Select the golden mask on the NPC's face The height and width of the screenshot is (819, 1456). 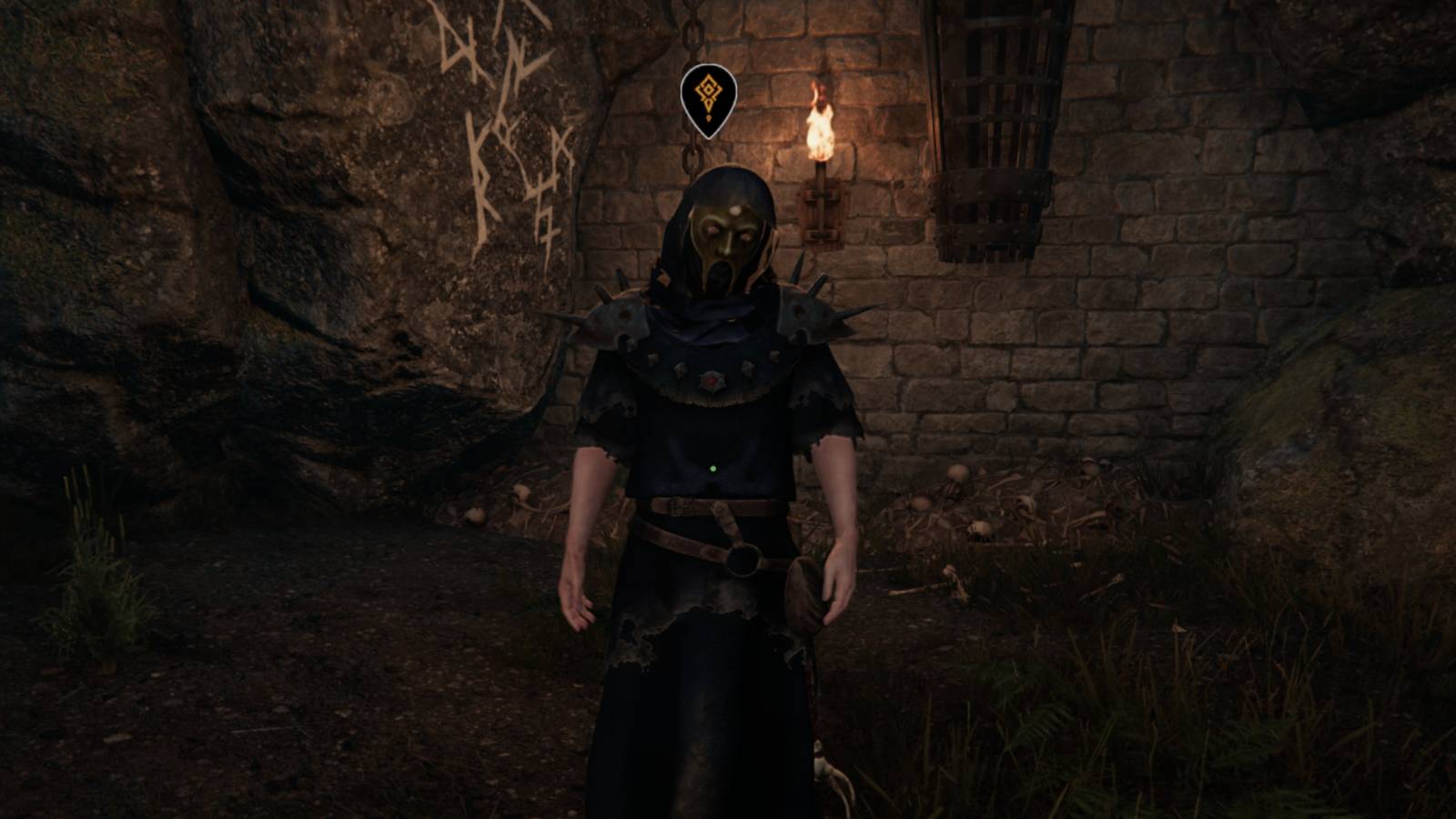coord(722,234)
